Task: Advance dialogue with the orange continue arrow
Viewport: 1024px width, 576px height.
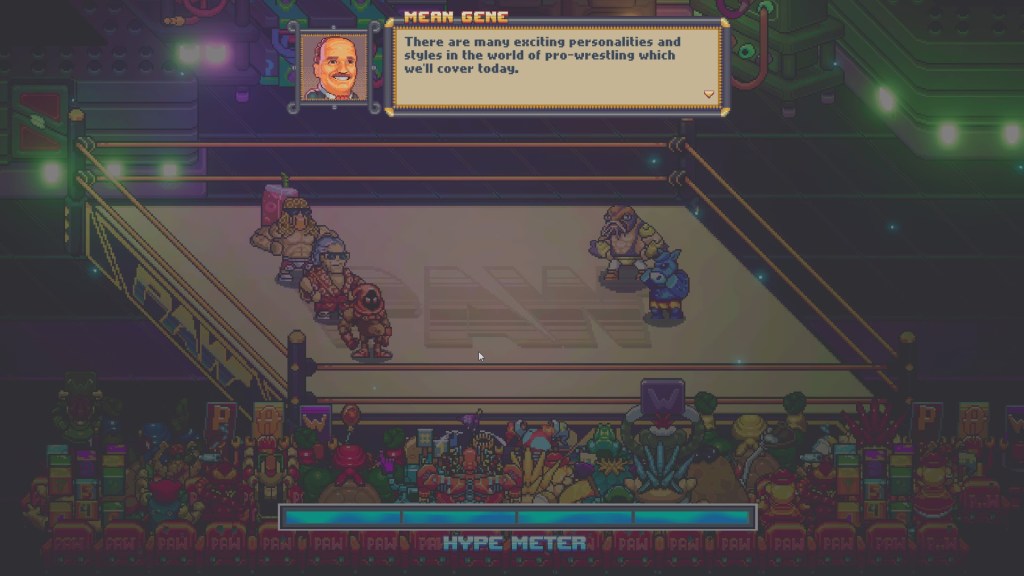Action: pos(709,94)
